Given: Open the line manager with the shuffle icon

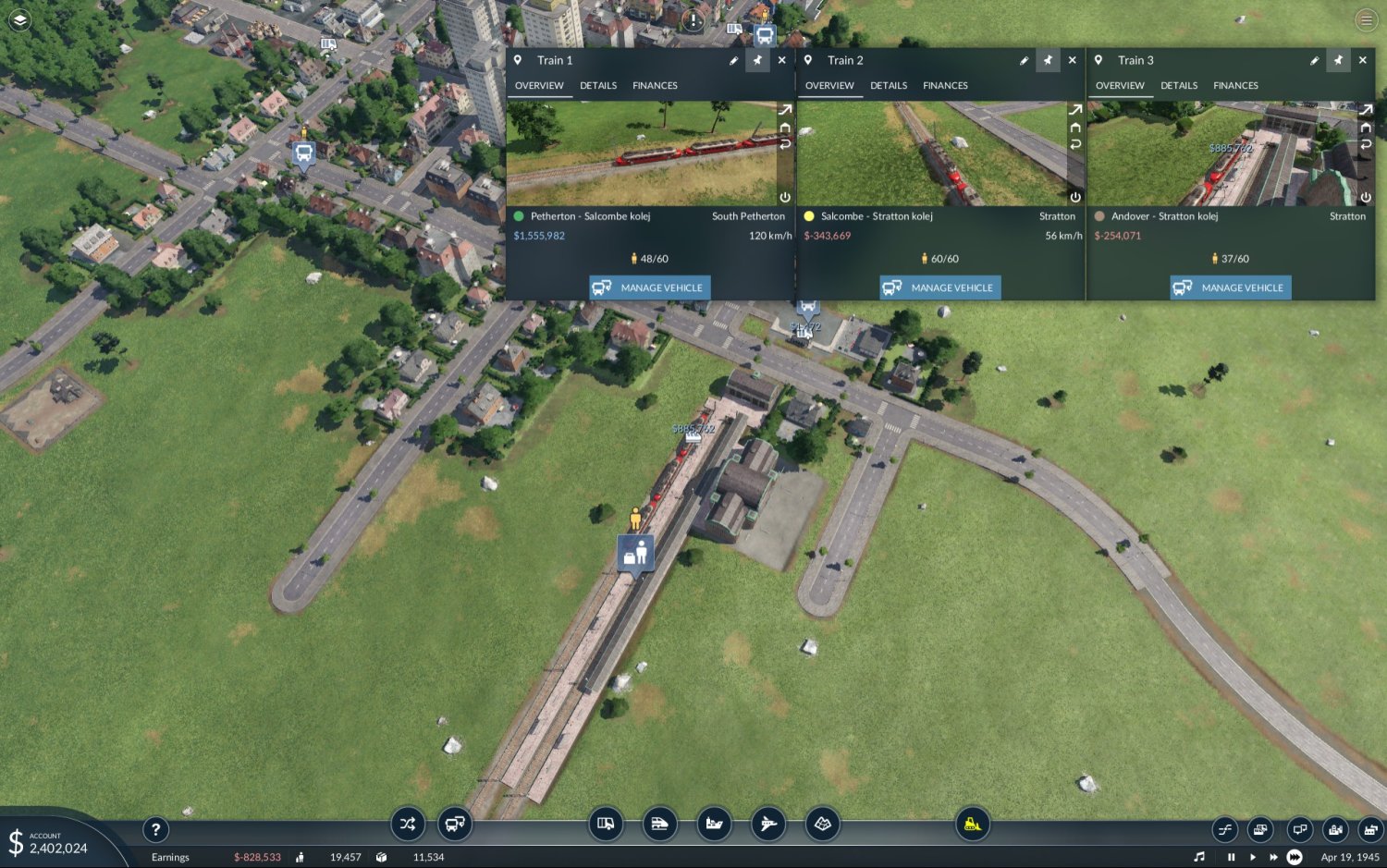Looking at the screenshot, I should click(x=408, y=824).
